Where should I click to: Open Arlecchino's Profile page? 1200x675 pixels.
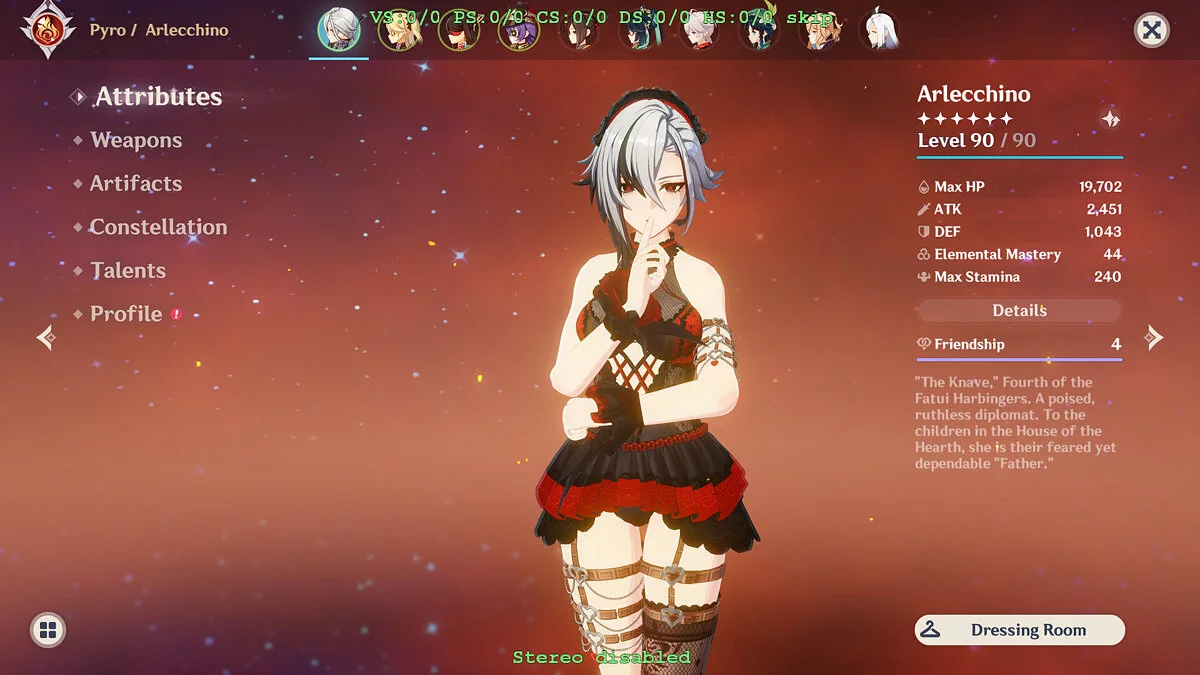point(126,314)
